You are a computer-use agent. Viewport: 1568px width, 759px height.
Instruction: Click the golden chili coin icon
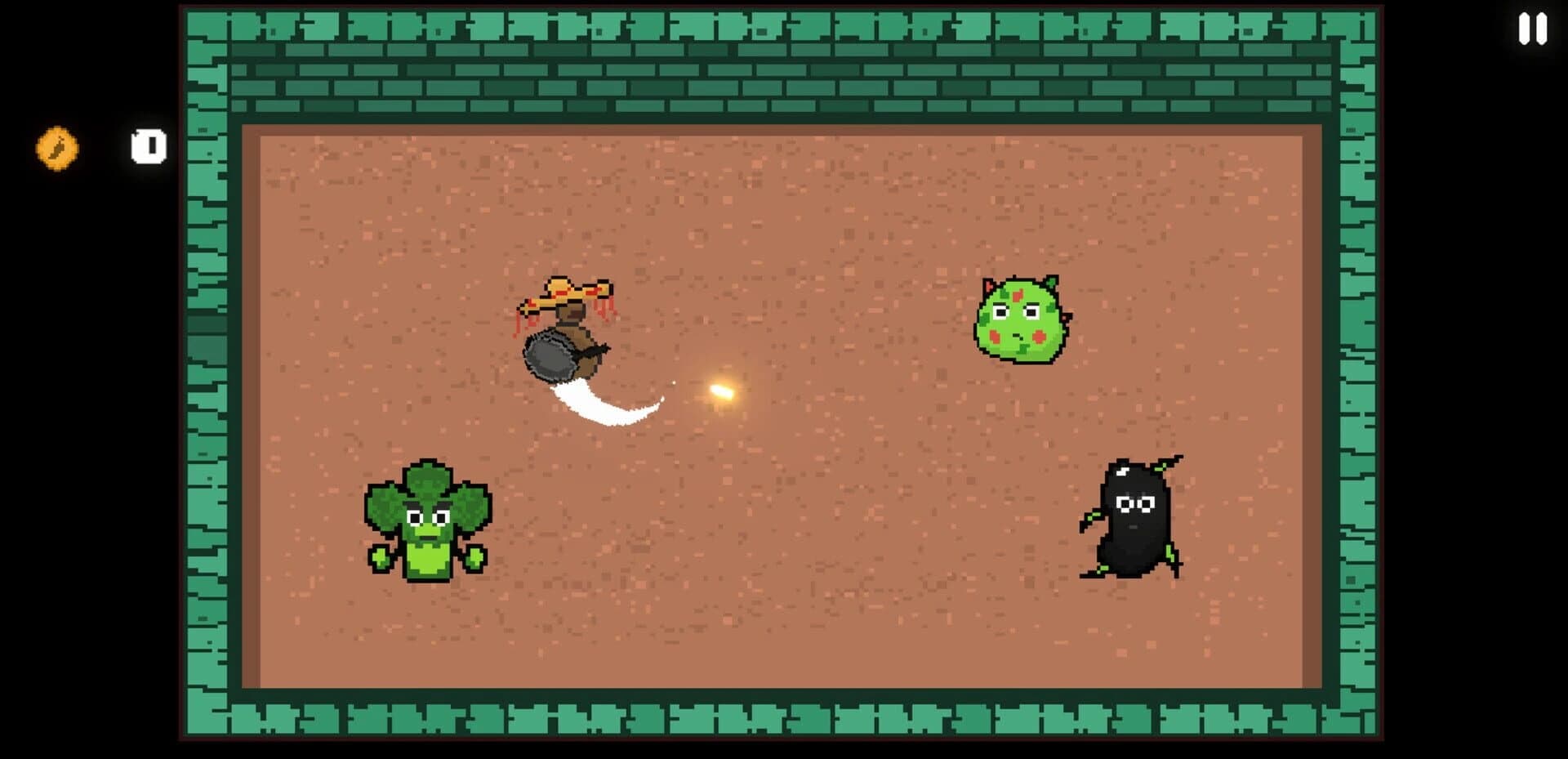[x=56, y=148]
